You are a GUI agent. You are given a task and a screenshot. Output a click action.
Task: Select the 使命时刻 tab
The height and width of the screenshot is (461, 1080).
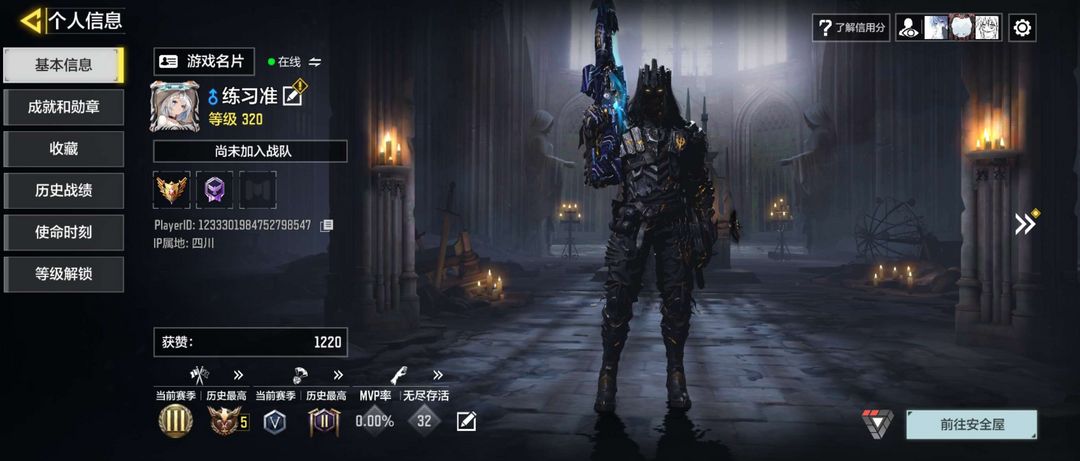pyautogui.click(x=63, y=232)
